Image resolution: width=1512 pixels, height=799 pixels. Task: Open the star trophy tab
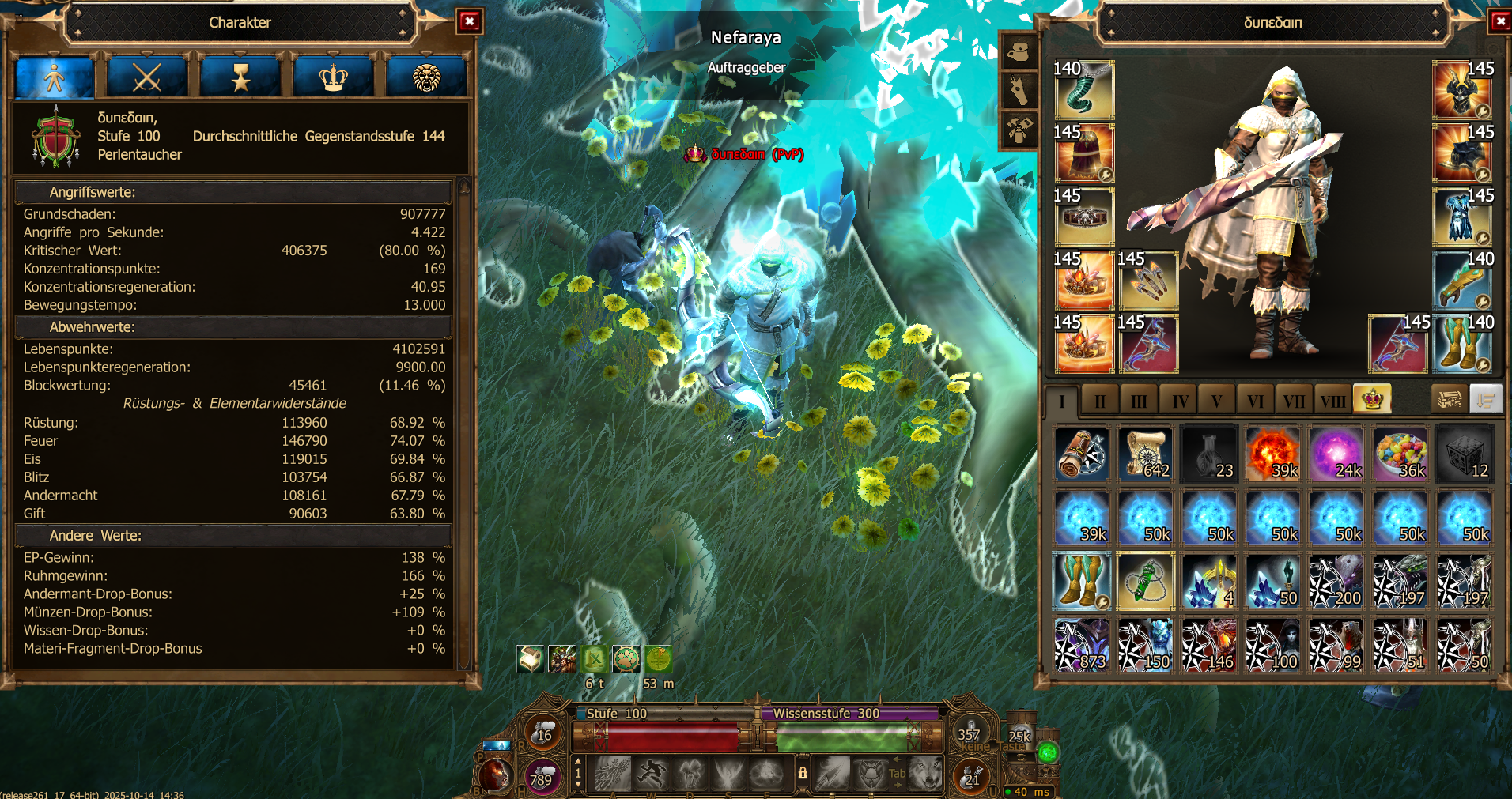[240, 77]
